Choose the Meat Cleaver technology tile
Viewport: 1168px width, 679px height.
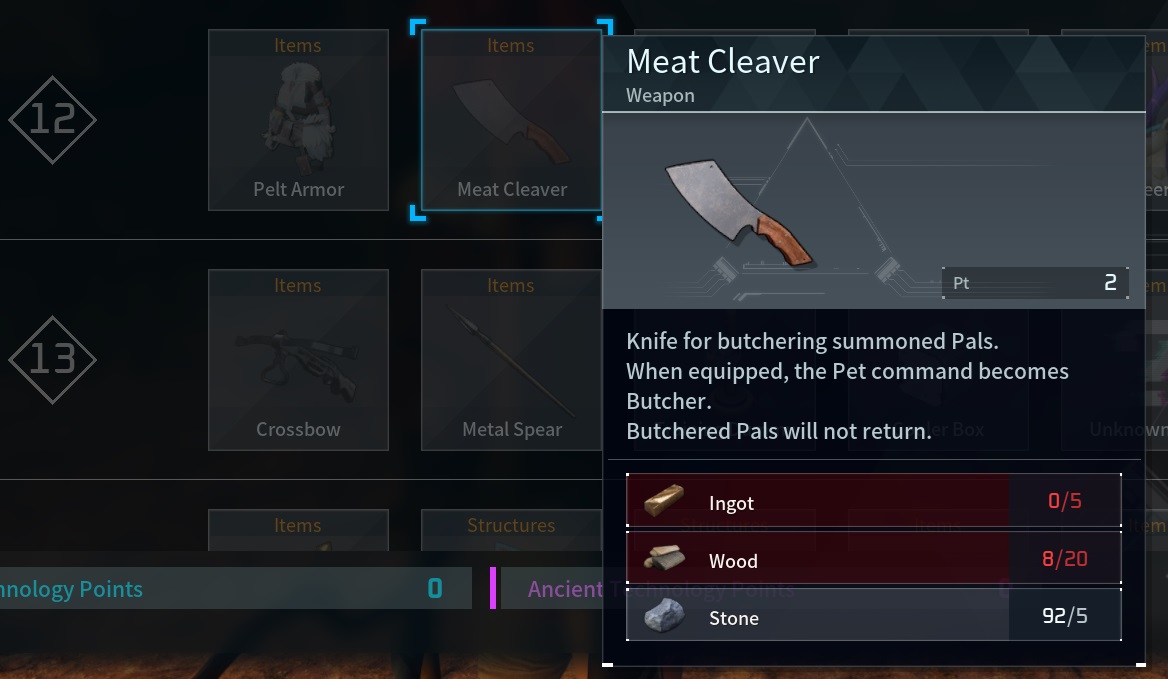[x=510, y=120]
